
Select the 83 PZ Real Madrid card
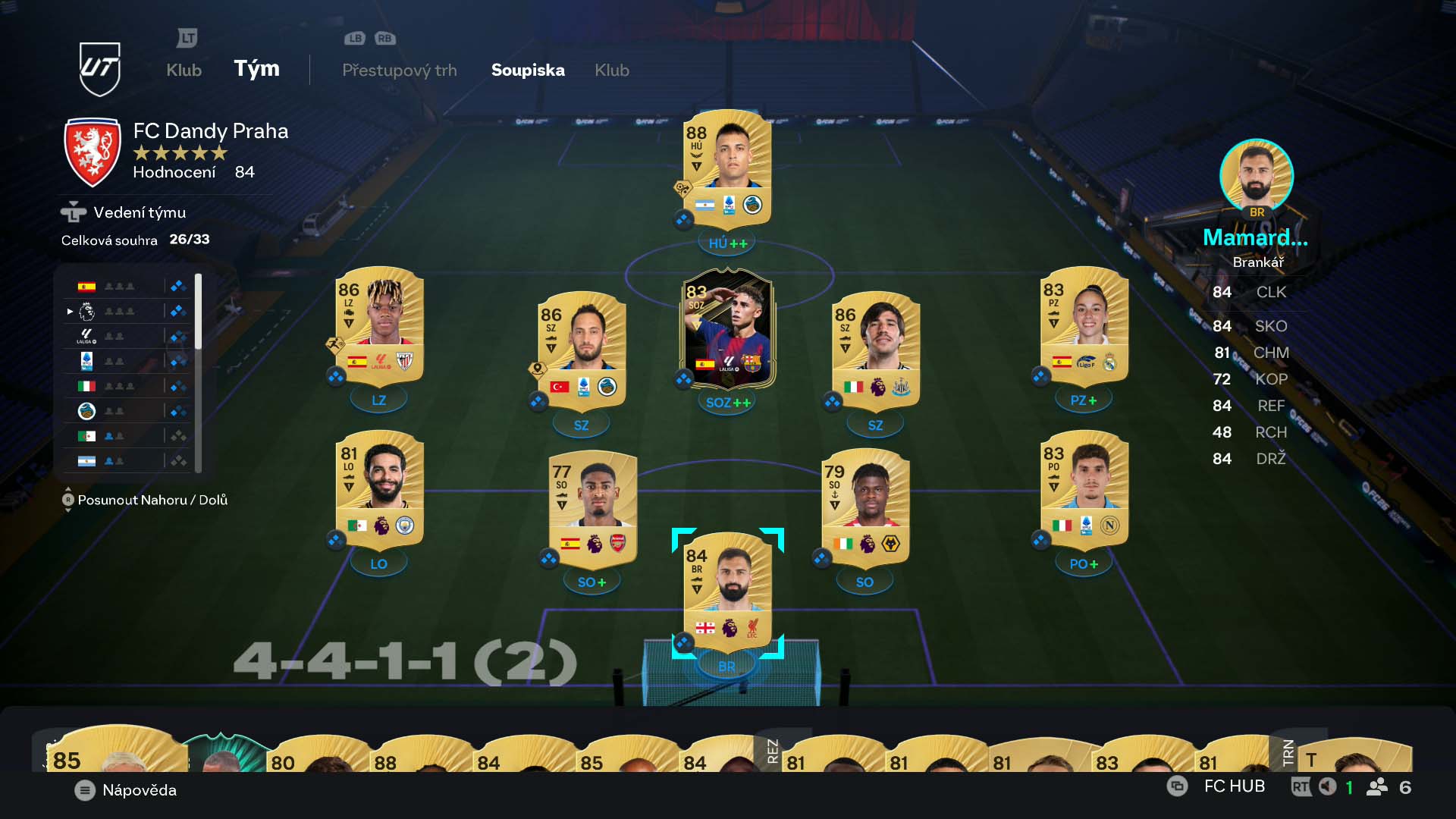[1084, 326]
